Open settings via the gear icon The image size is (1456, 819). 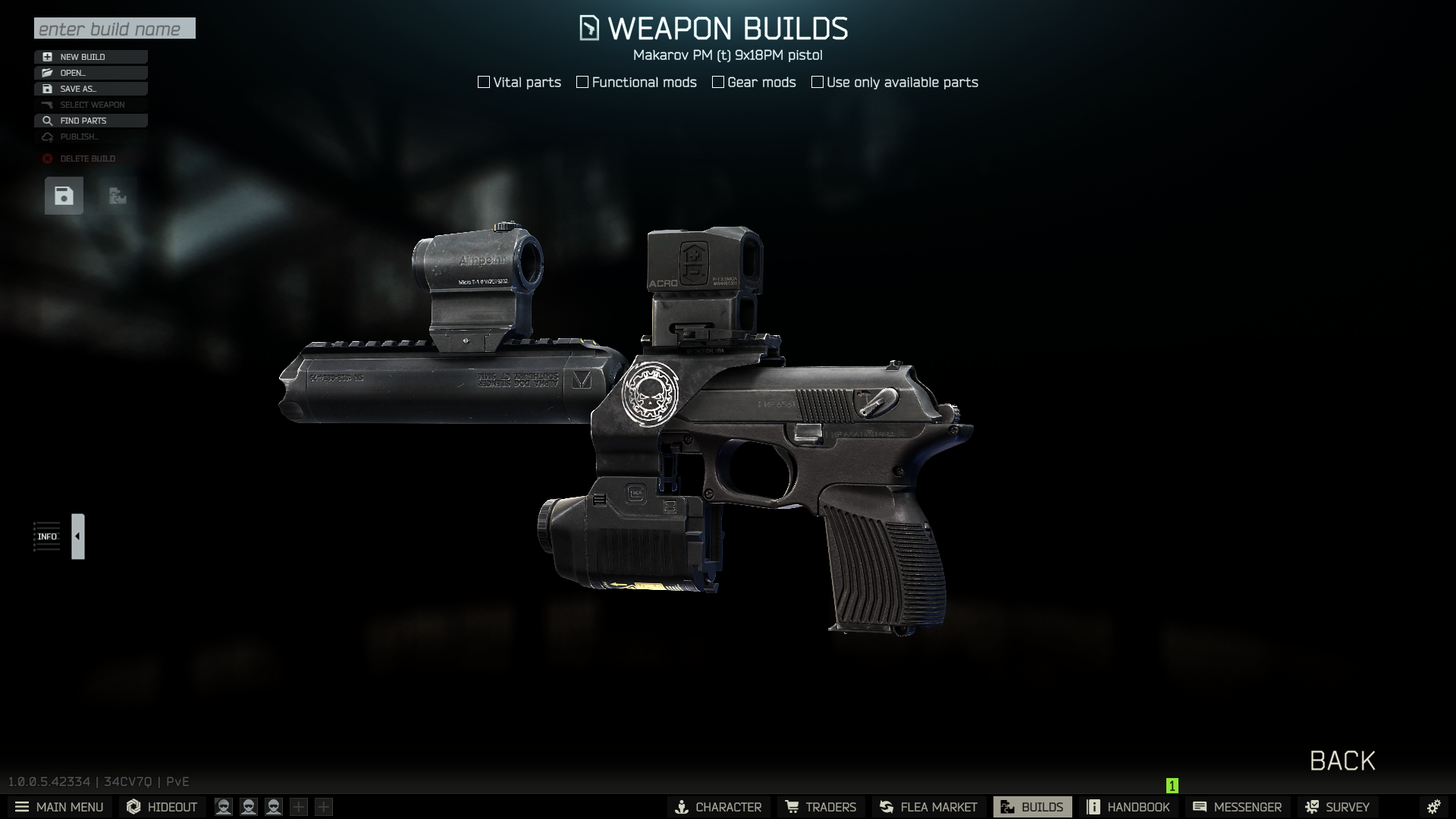[x=1433, y=807]
